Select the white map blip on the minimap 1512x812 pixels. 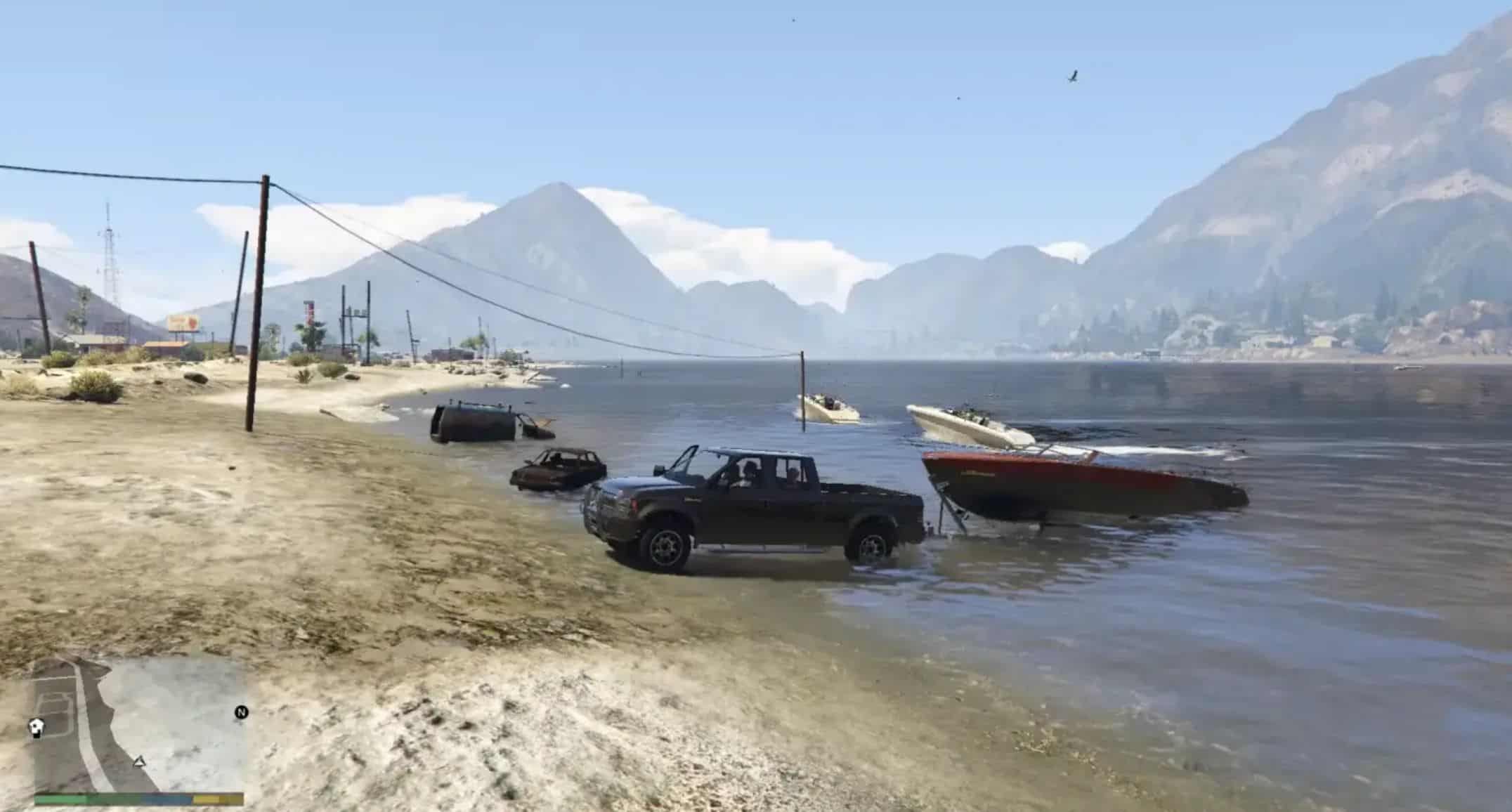37,726
